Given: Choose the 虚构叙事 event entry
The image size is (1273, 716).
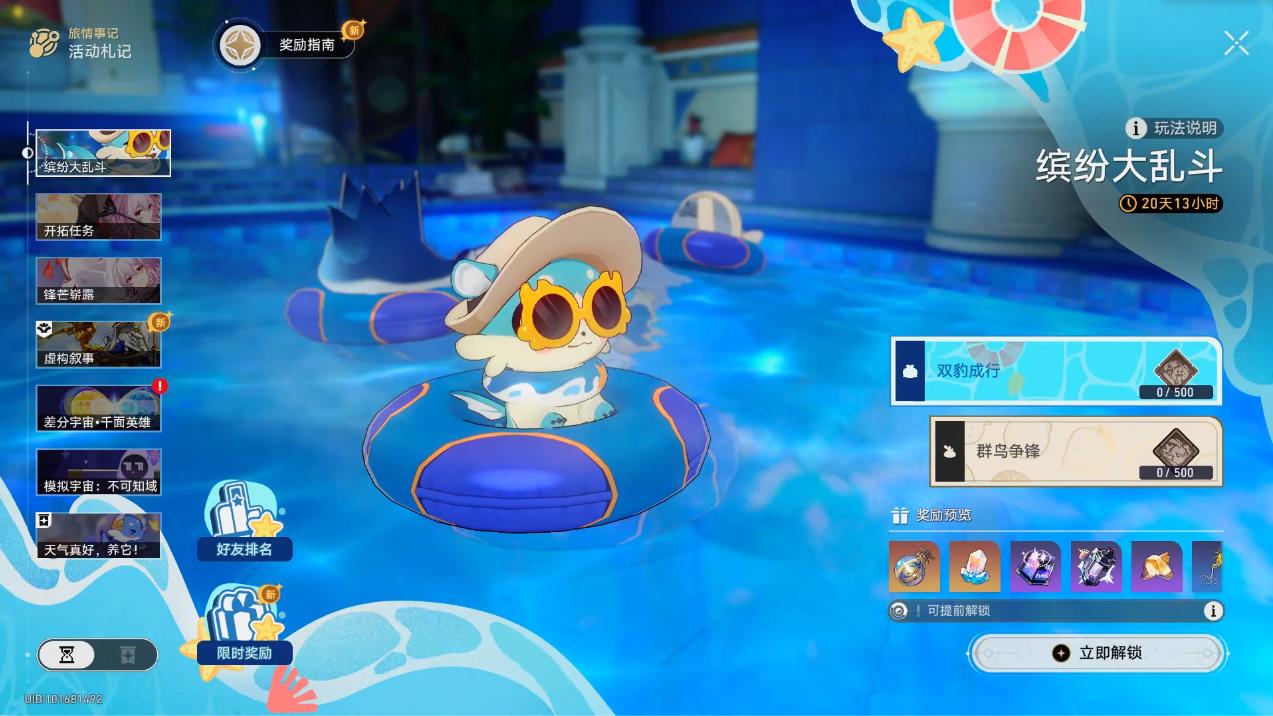Looking at the screenshot, I should click(x=98, y=344).
